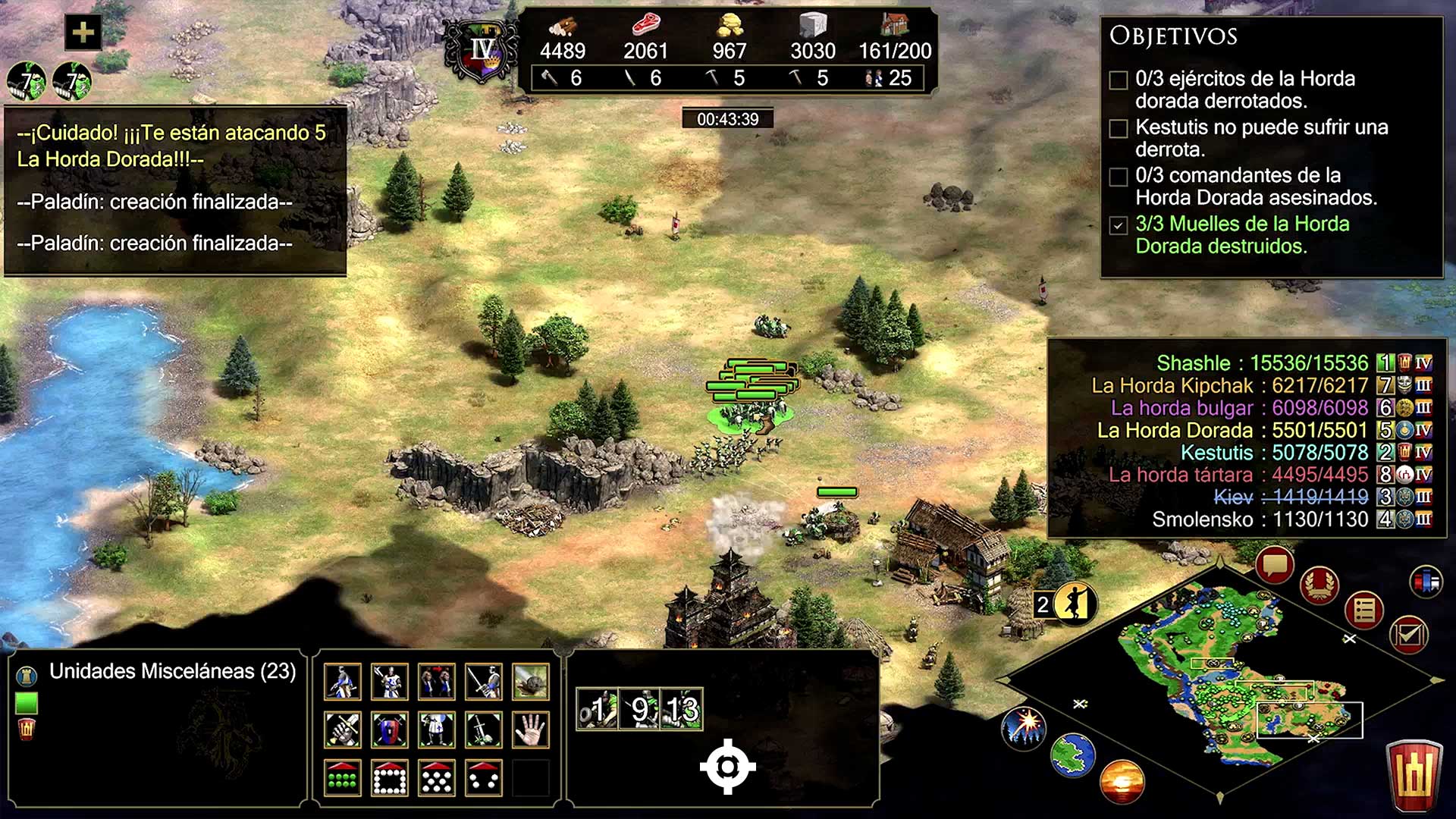Open the objectives checkmark button
The width and height of the screenshot is (1456, 819).
point(1409,634)
